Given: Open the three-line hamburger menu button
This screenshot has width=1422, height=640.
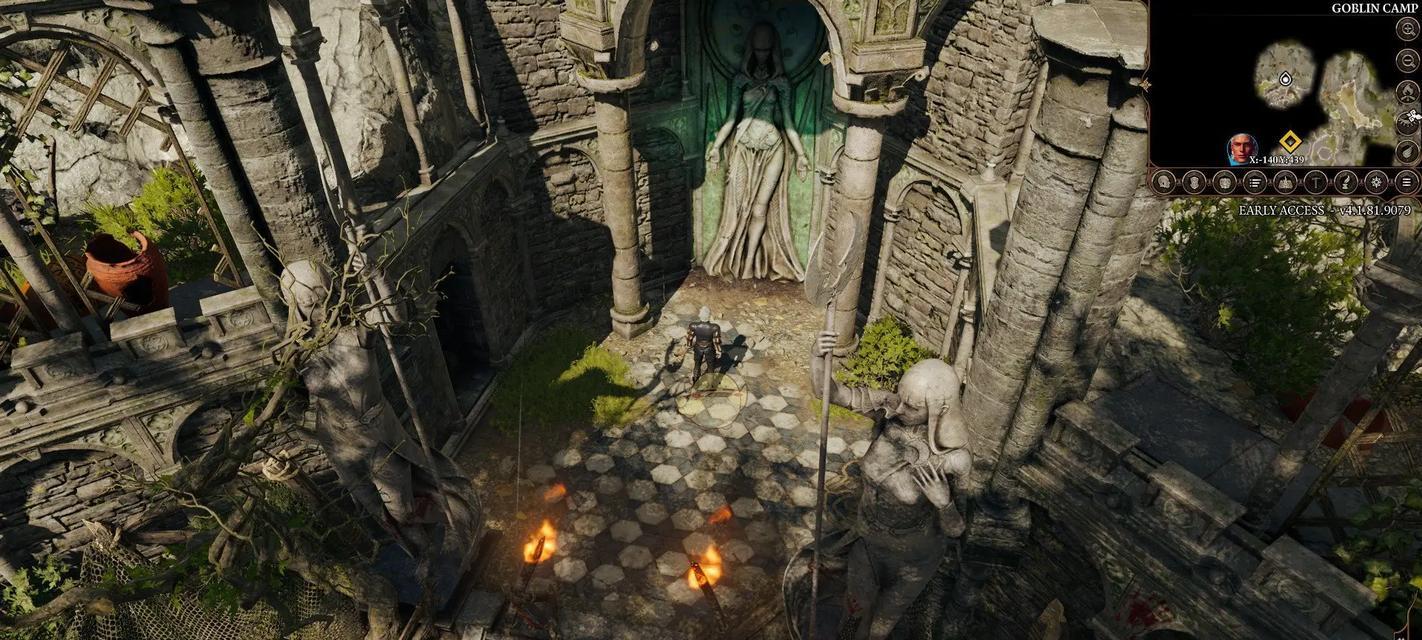Looking at the screenshot, I should click(x=1407, y=182).
